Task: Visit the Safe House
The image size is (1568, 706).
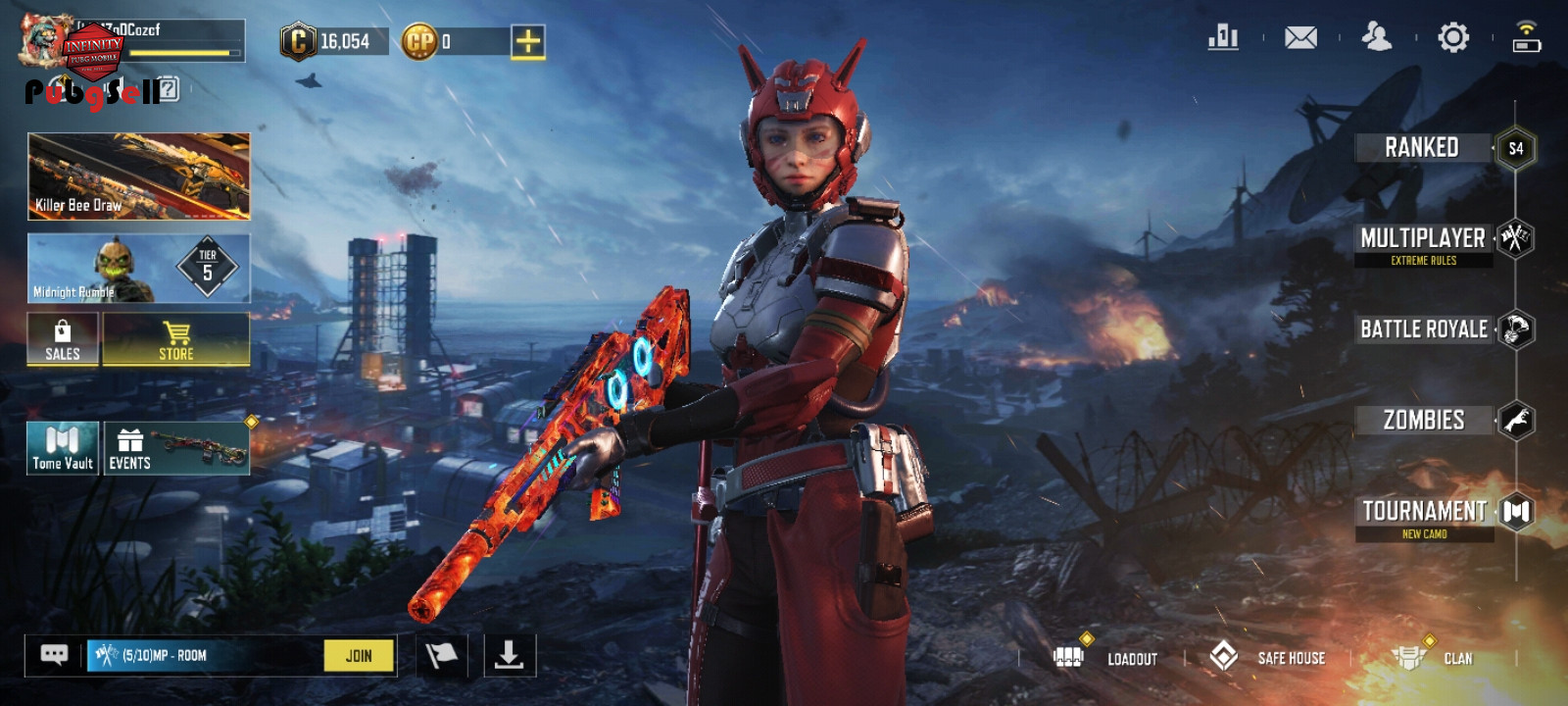Action: pos(1268,657)
